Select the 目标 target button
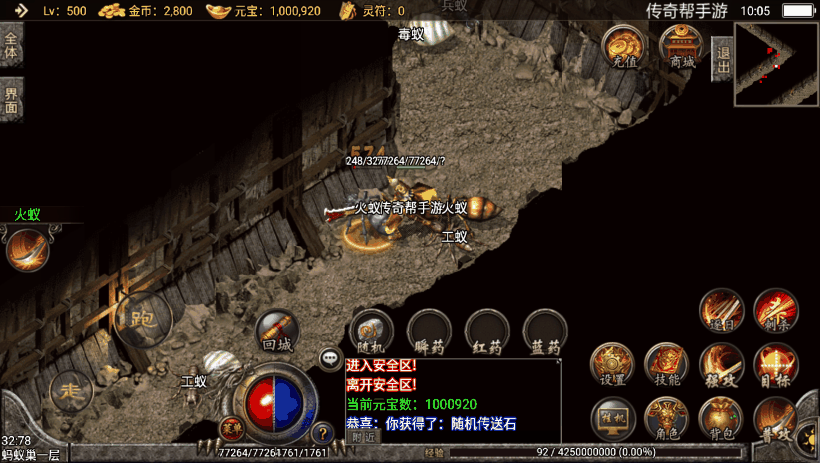820x463 pixels. point(775,365)
